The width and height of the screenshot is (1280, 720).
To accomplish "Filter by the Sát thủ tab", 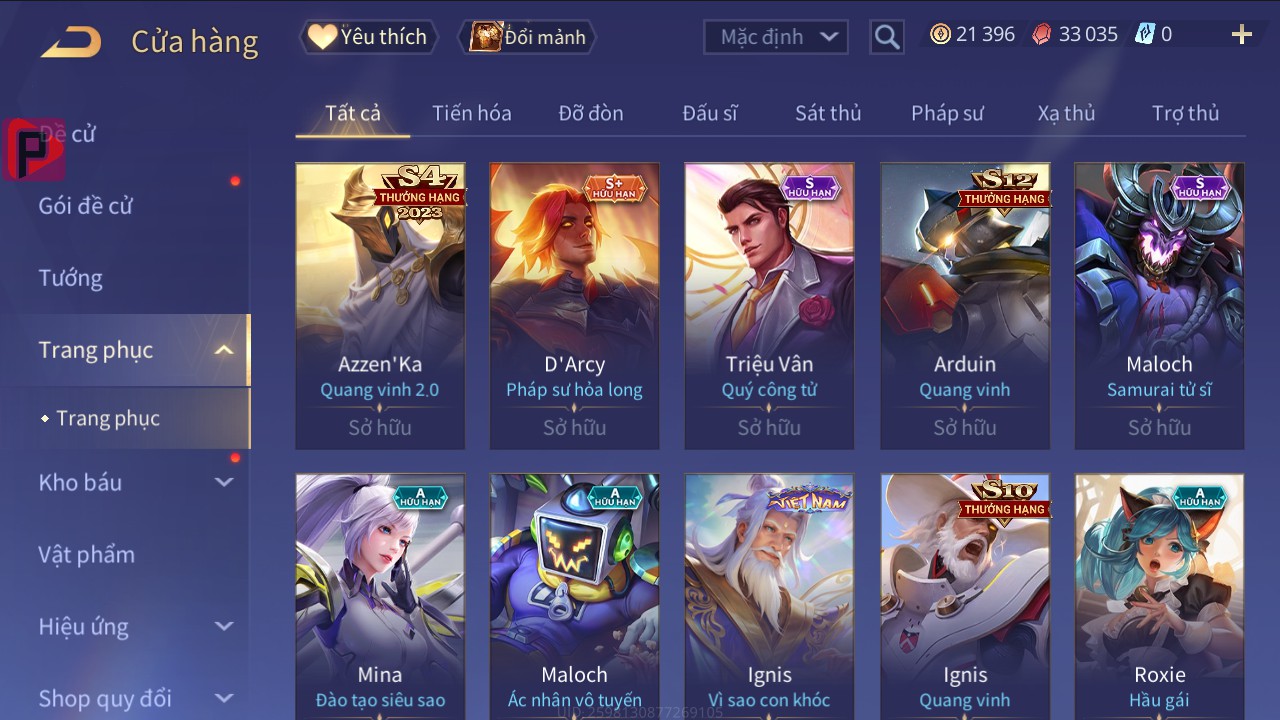I will [x=828, y=113].
